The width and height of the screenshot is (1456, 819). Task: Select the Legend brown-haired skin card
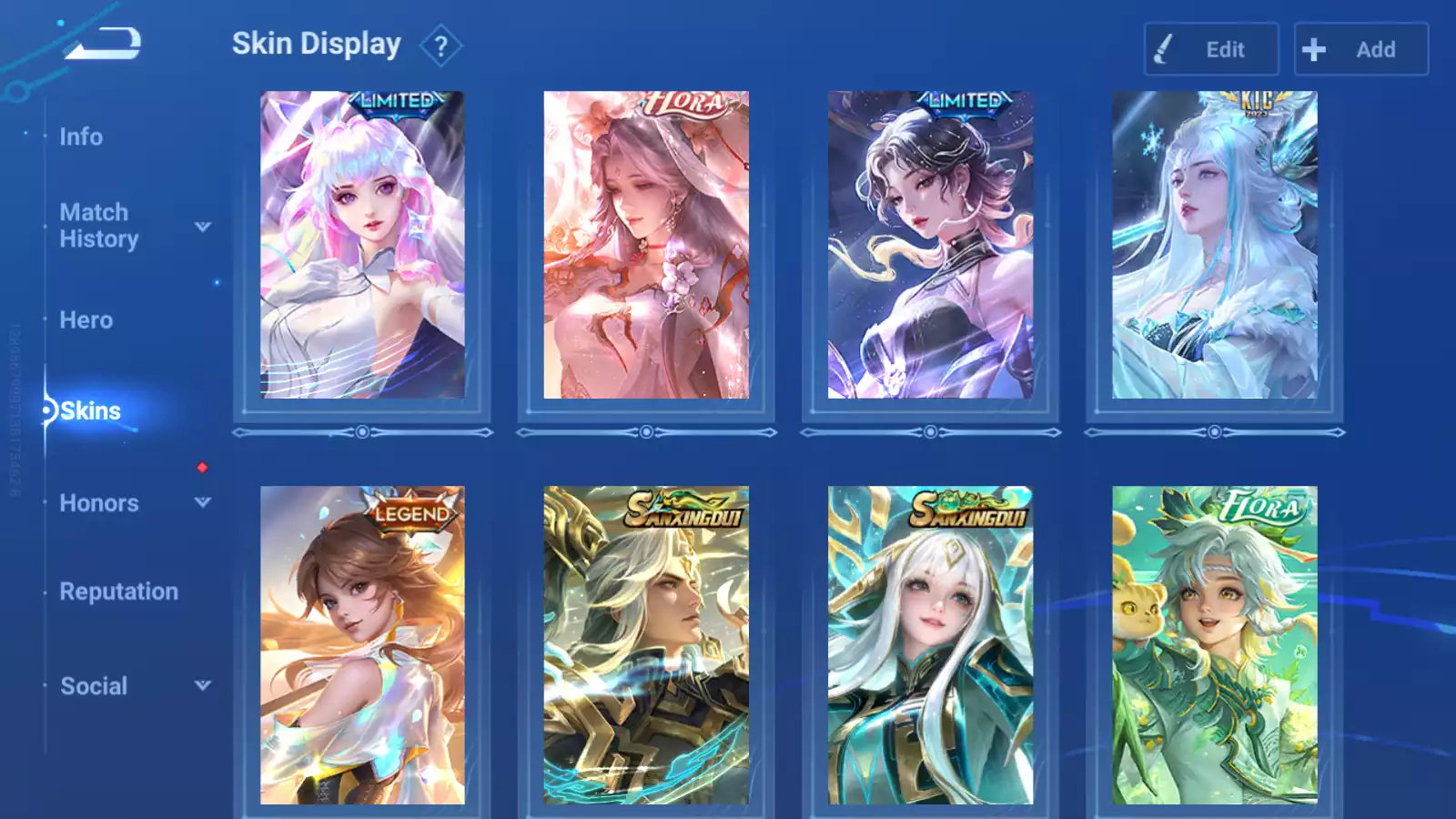point(362,644)
